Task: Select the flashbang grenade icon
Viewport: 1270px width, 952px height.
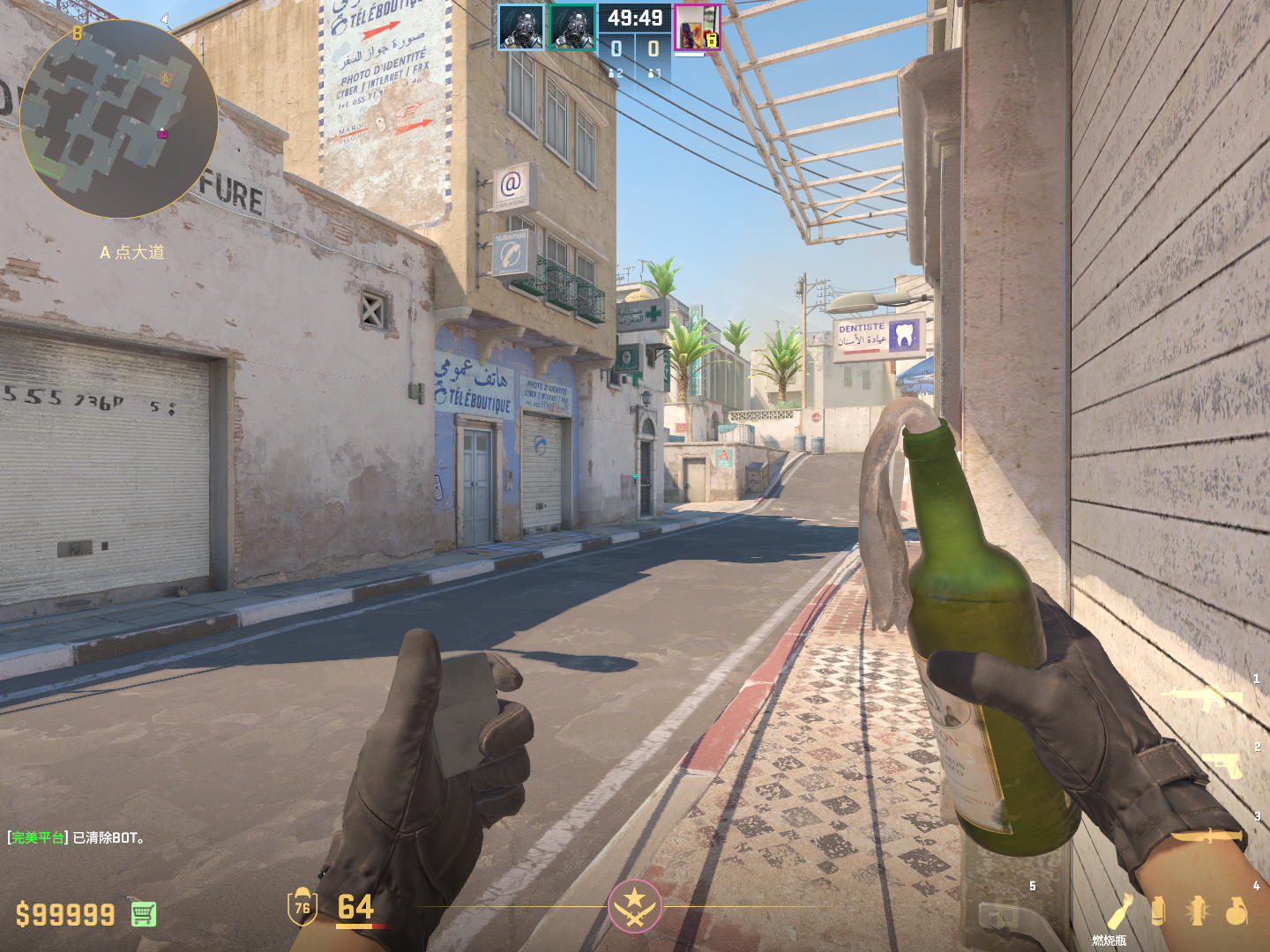Action: tap(1197, 911)
